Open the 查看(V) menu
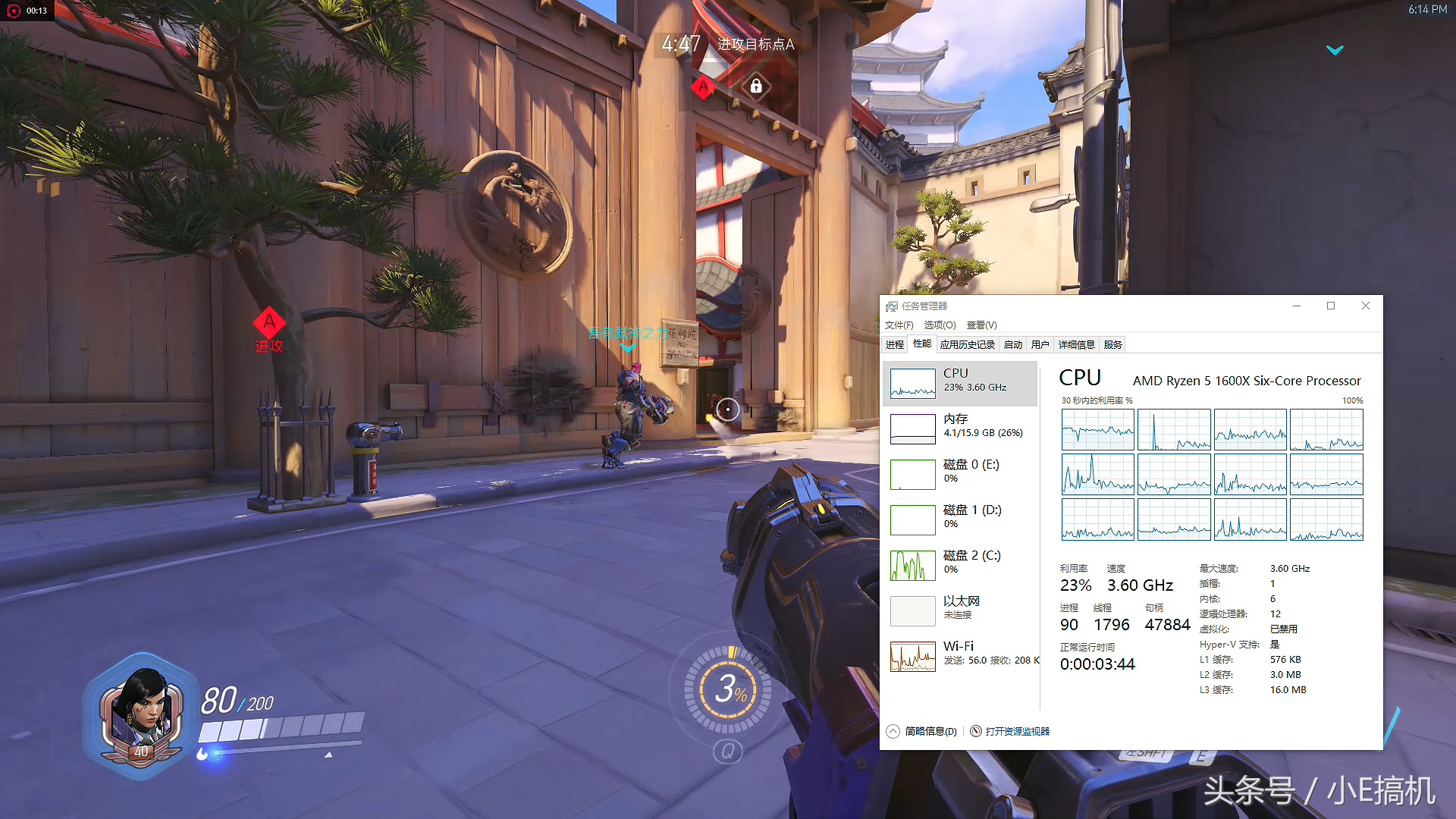This screenshot has height=819, width=1456. [981, 325]
